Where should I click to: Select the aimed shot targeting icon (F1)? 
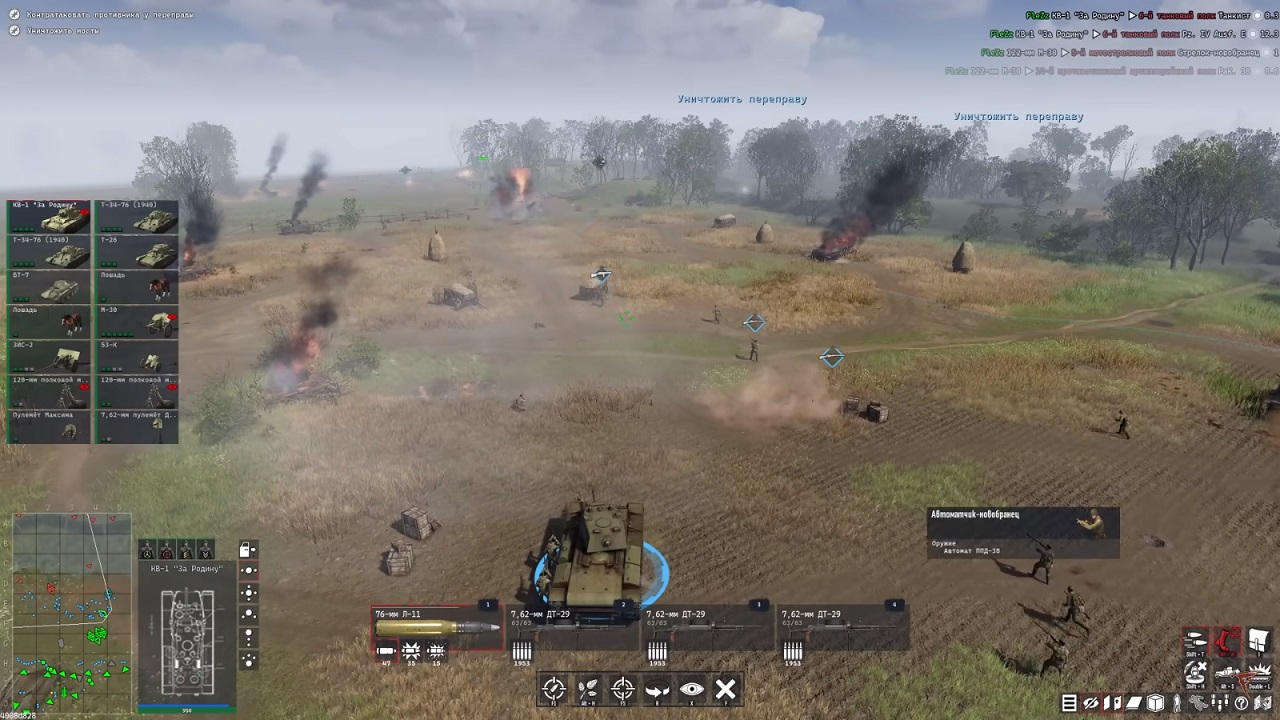[x=554, y=688]
